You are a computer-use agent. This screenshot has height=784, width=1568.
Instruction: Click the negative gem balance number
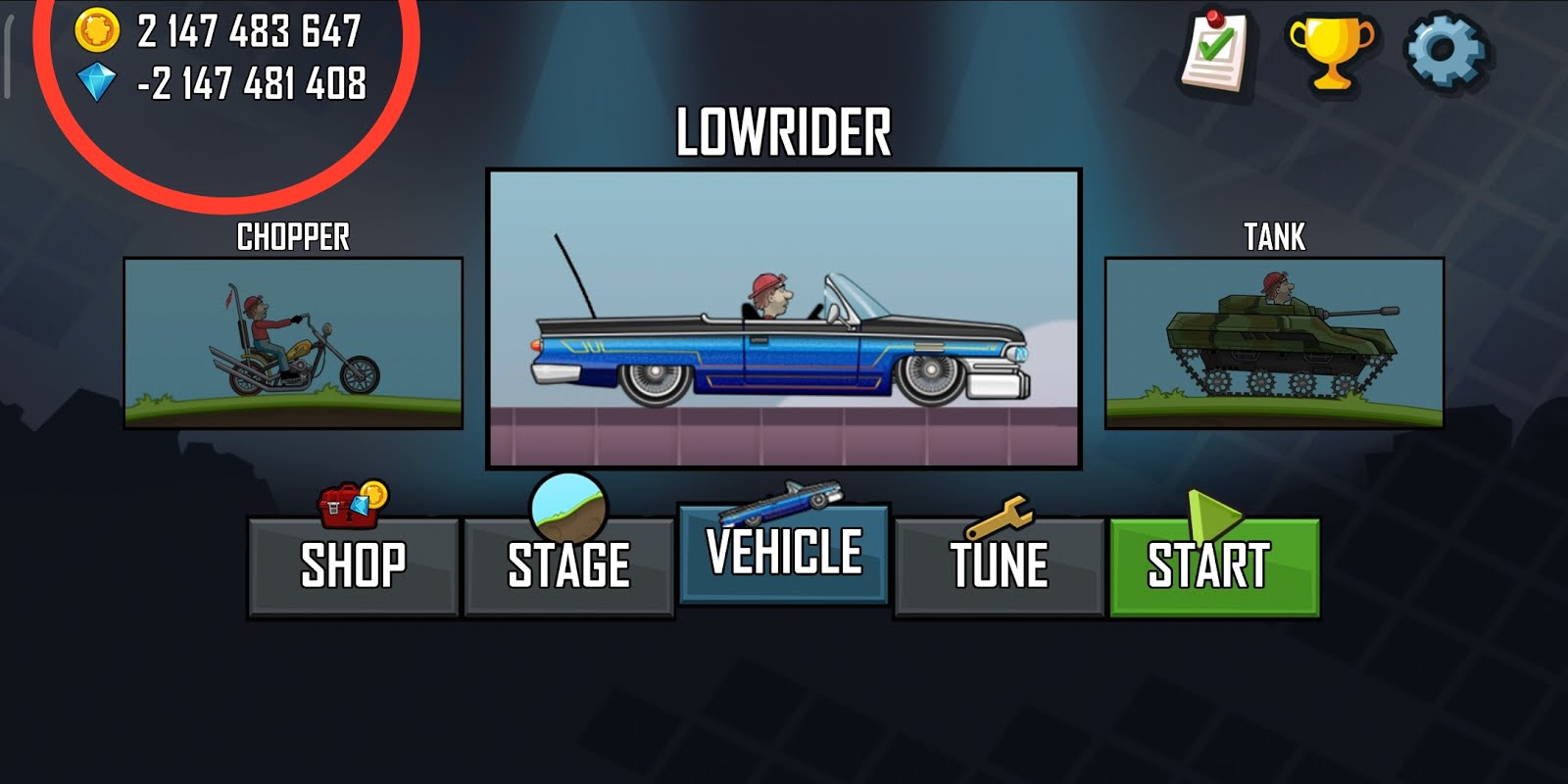pos(253,84)
